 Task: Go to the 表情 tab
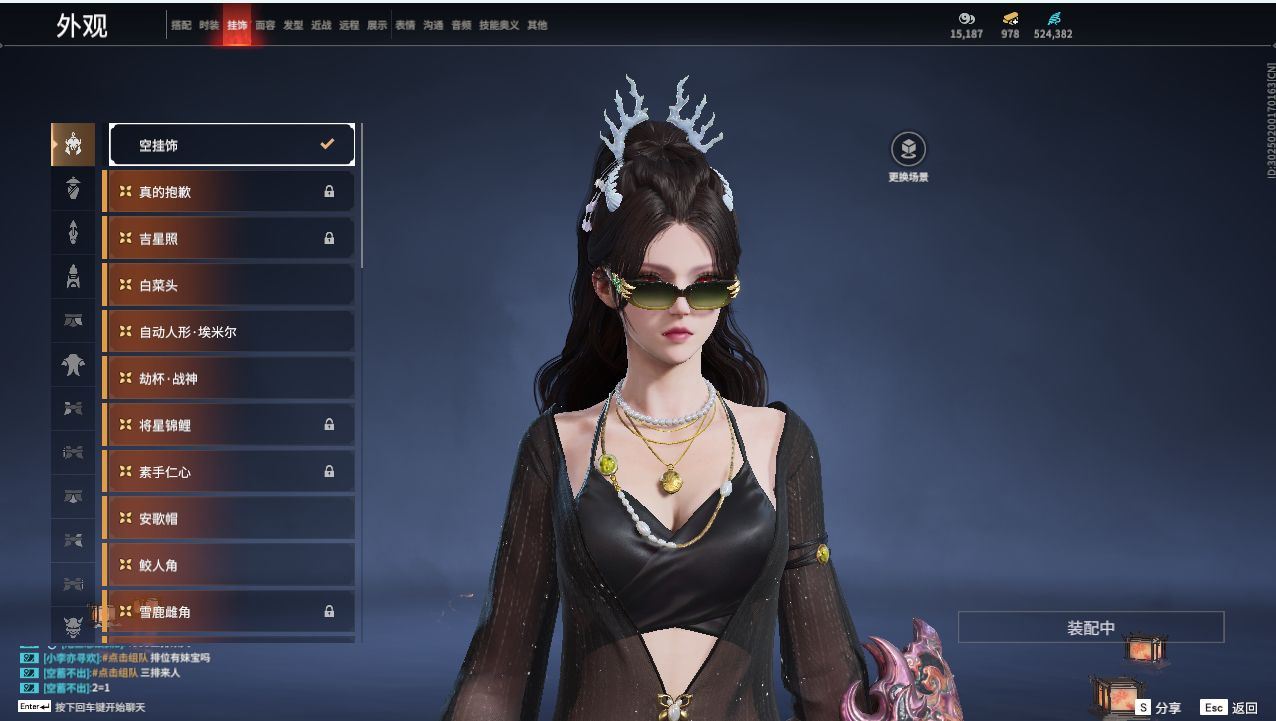[x=405, y=25]
